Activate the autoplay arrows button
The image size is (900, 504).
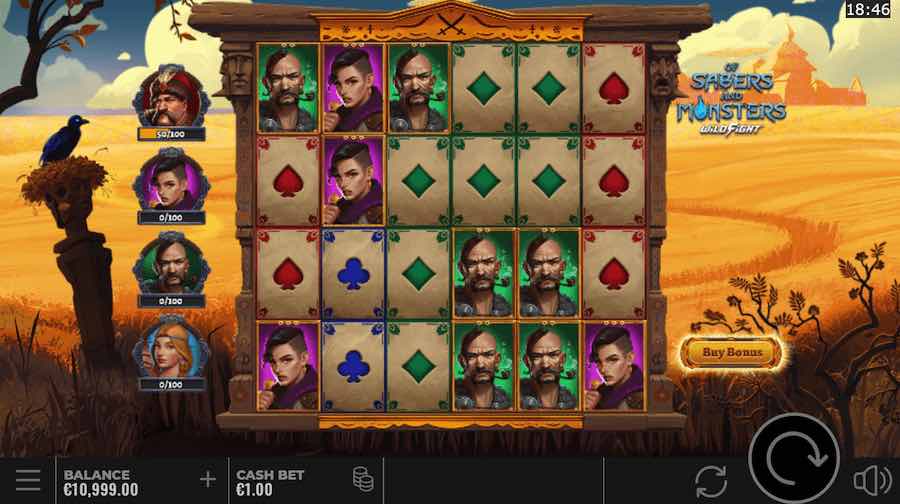[710, 480]
